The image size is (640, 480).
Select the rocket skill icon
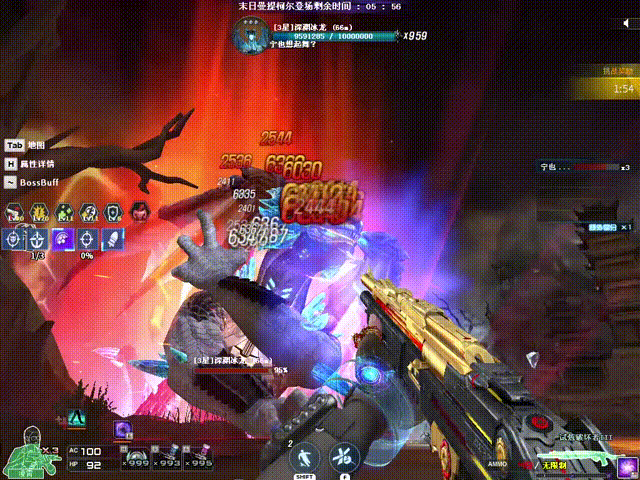(114, 239)
